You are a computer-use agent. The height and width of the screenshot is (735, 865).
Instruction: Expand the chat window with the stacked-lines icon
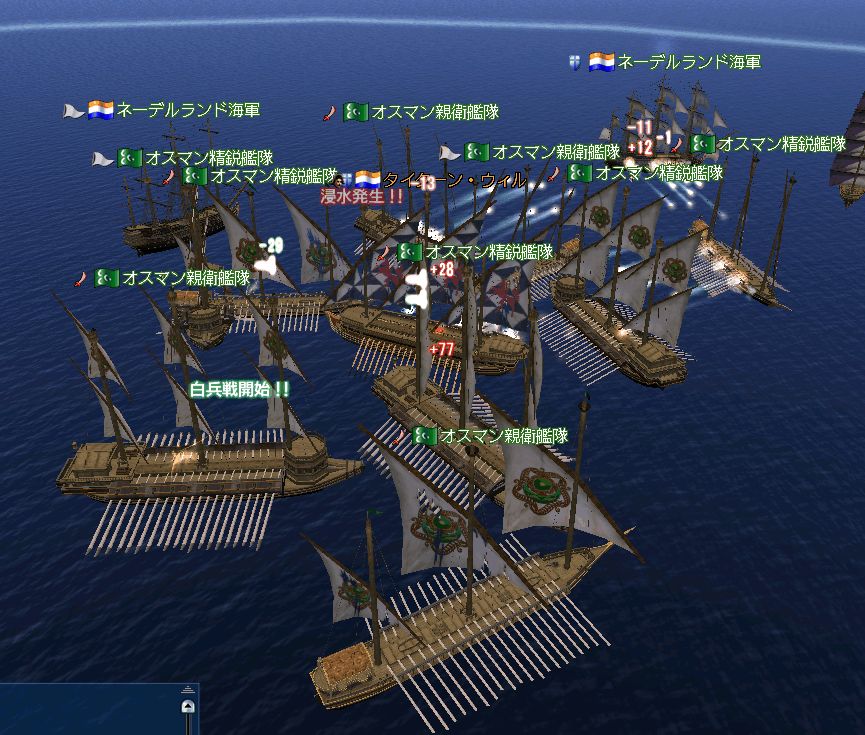[188, 690]
